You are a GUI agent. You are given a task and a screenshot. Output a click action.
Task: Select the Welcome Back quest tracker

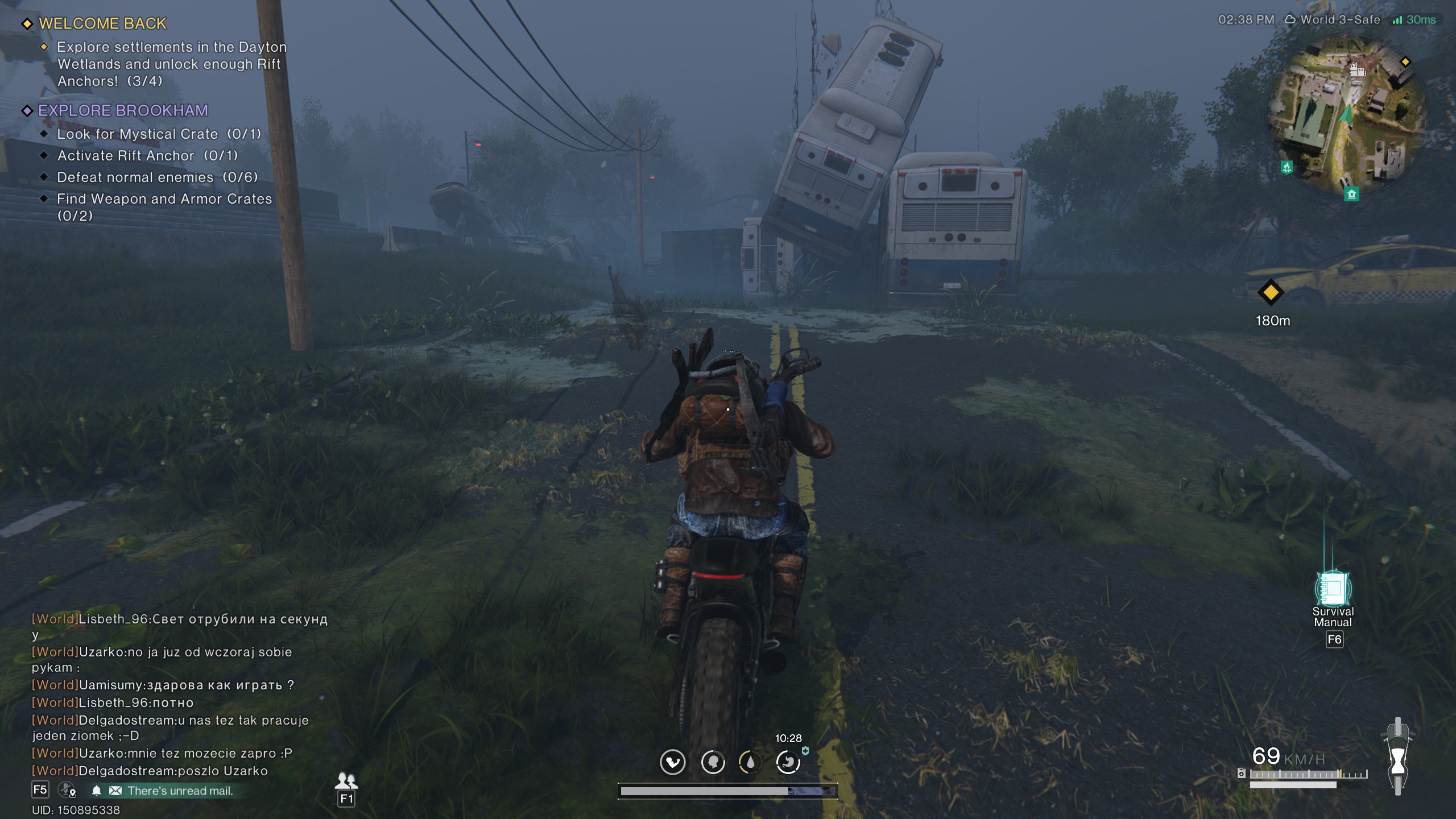(102, 24)
